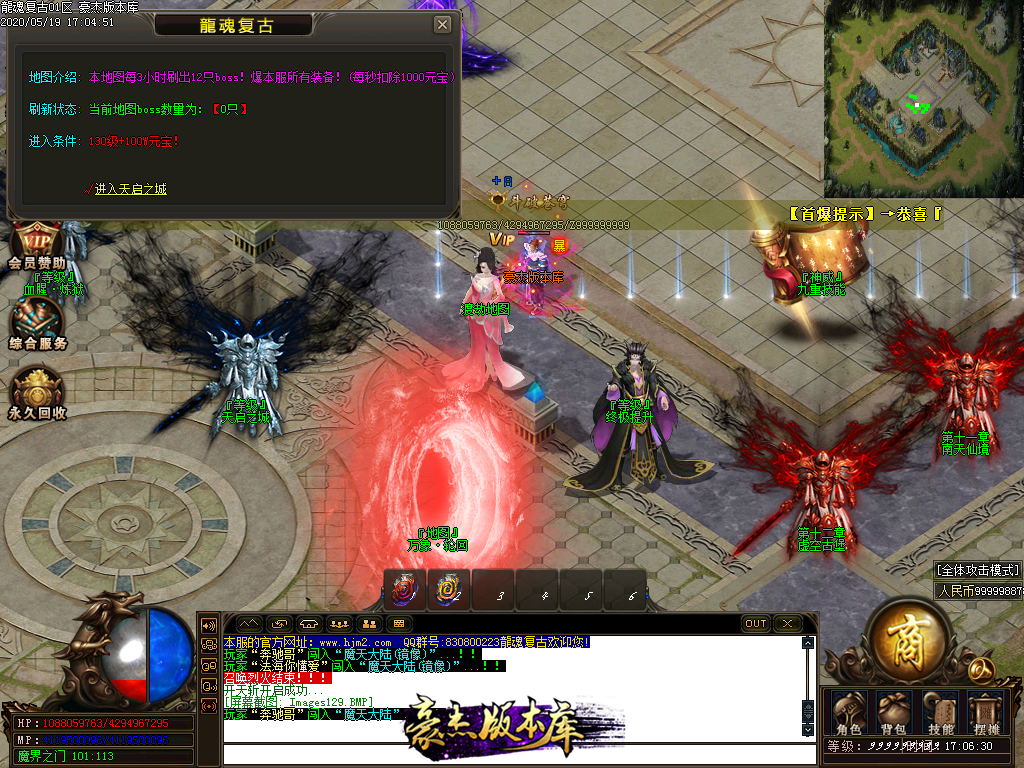This screenshot has width=1024, height=768.
Task: Click the OUT button on chat bar
Action: click(756, 624)
